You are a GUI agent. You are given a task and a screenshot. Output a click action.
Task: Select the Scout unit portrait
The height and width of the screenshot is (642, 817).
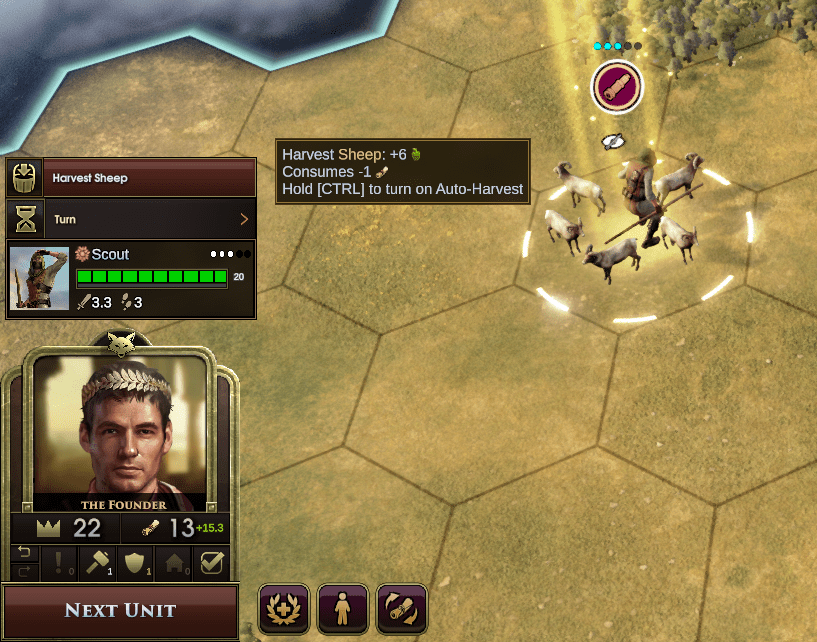click(x=39, y=279)
